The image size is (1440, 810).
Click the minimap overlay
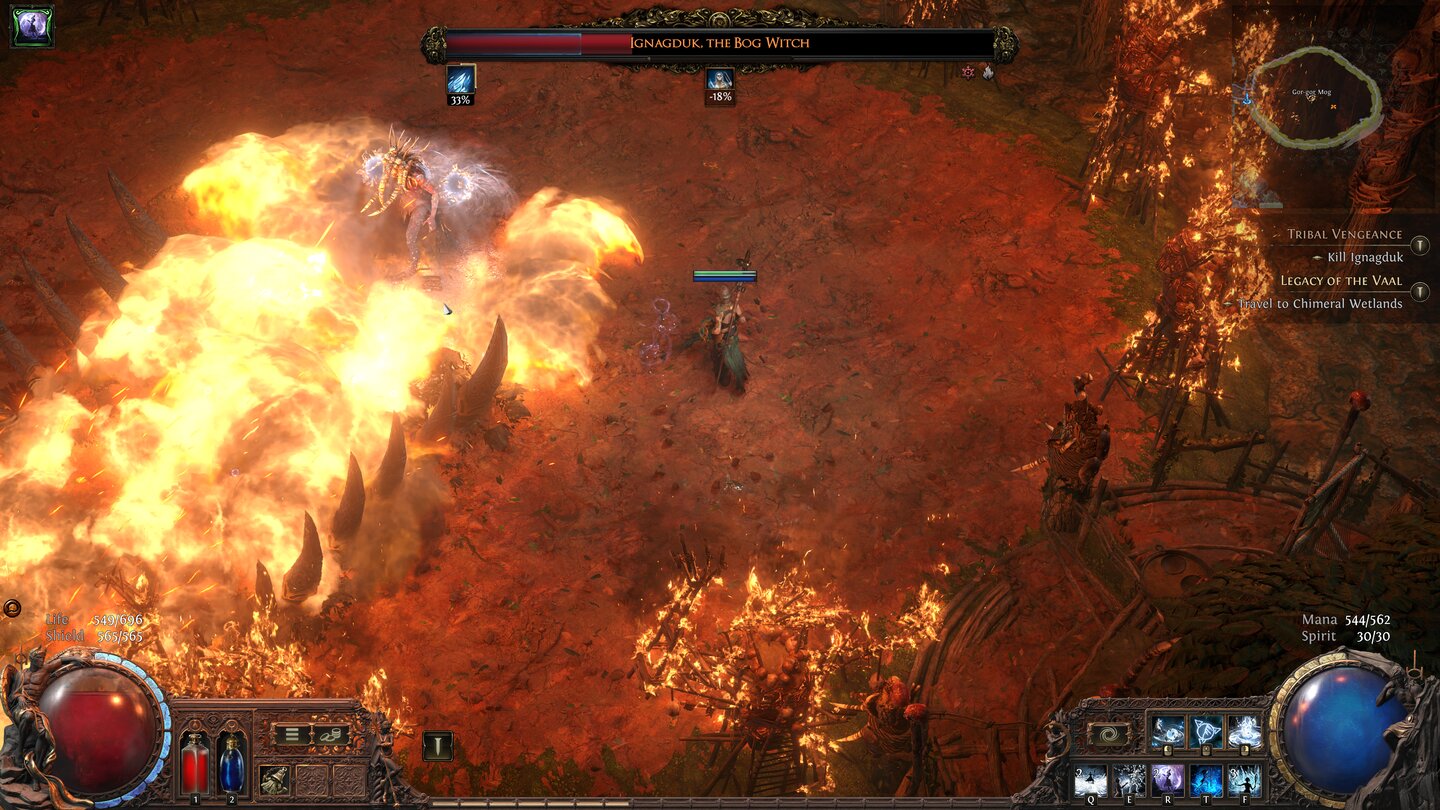(x=1313, y=98)
